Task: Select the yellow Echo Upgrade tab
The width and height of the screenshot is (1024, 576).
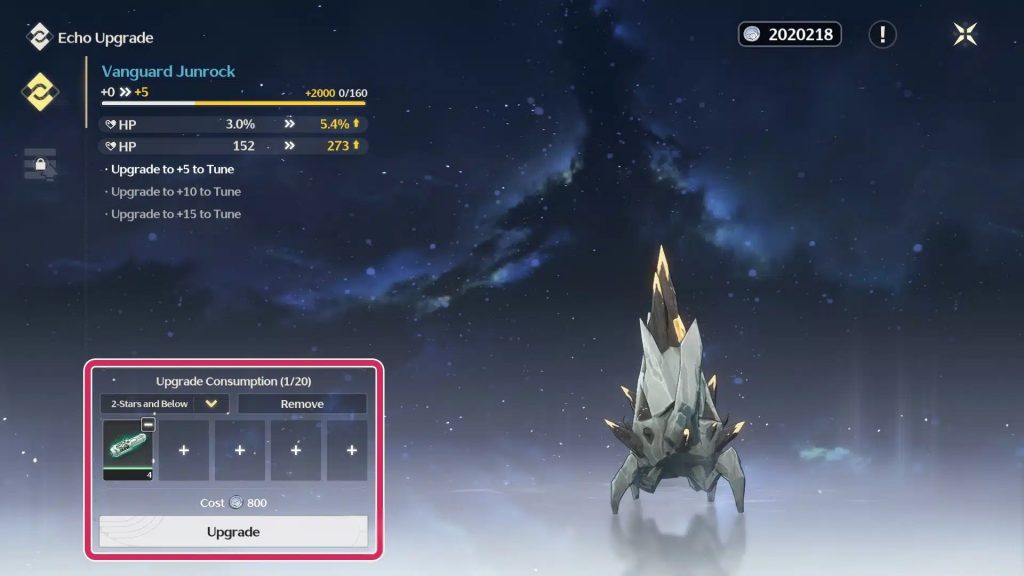Action: (x=40, y=92)
